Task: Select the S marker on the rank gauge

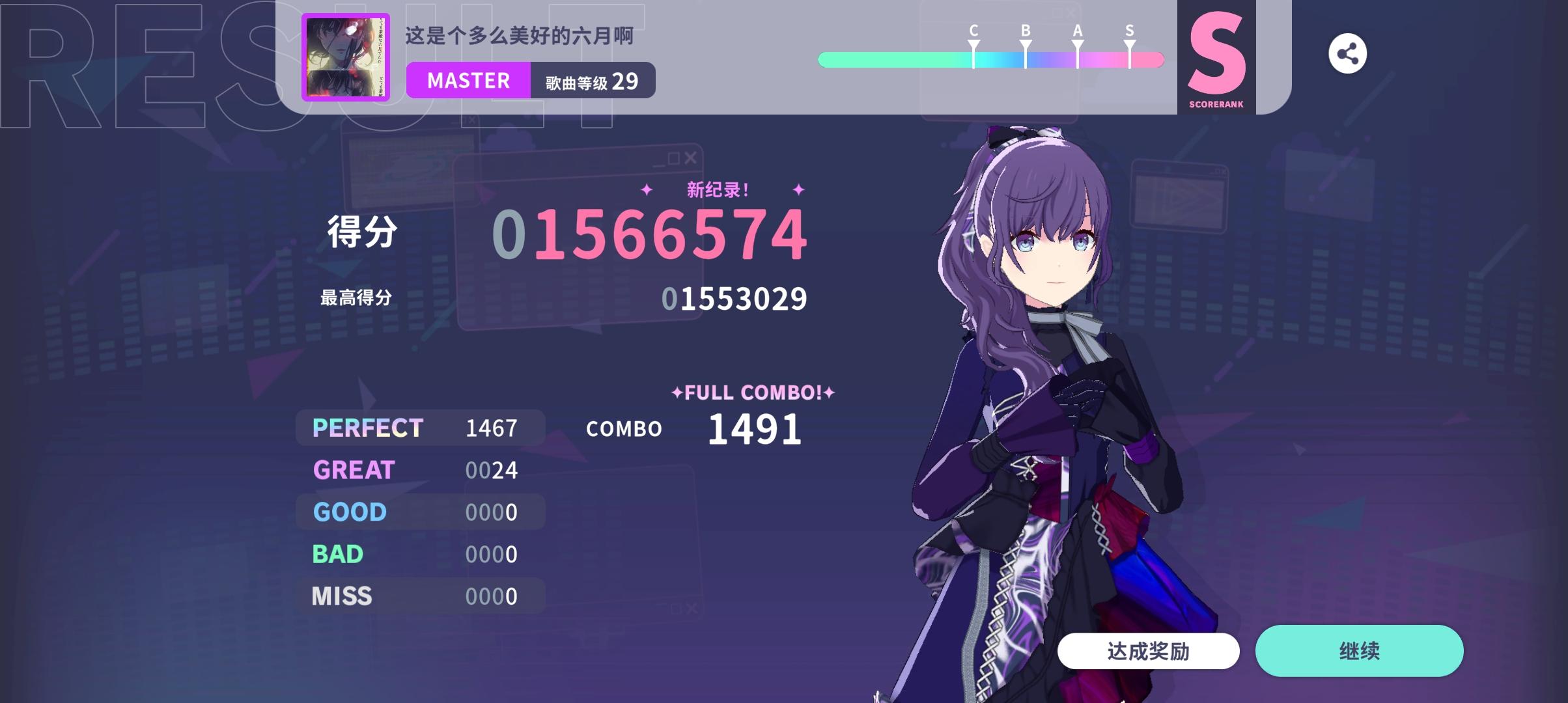Action: coord(1128,47)
